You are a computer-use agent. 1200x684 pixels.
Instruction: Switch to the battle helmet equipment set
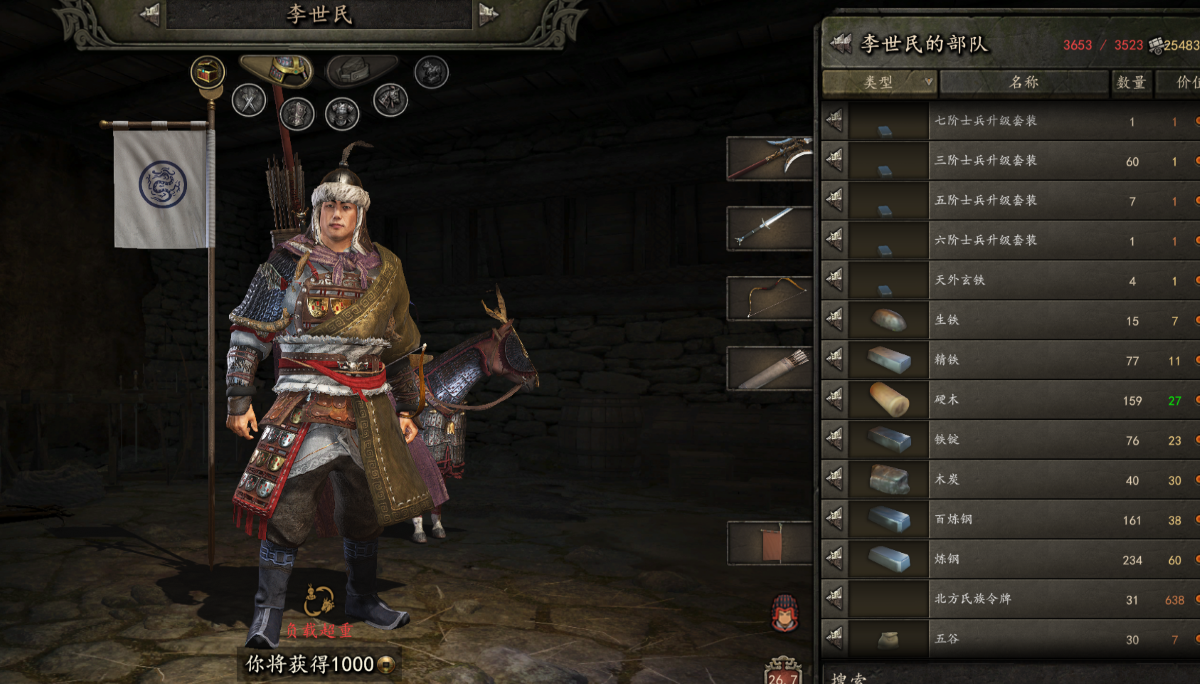click(276, 69)
